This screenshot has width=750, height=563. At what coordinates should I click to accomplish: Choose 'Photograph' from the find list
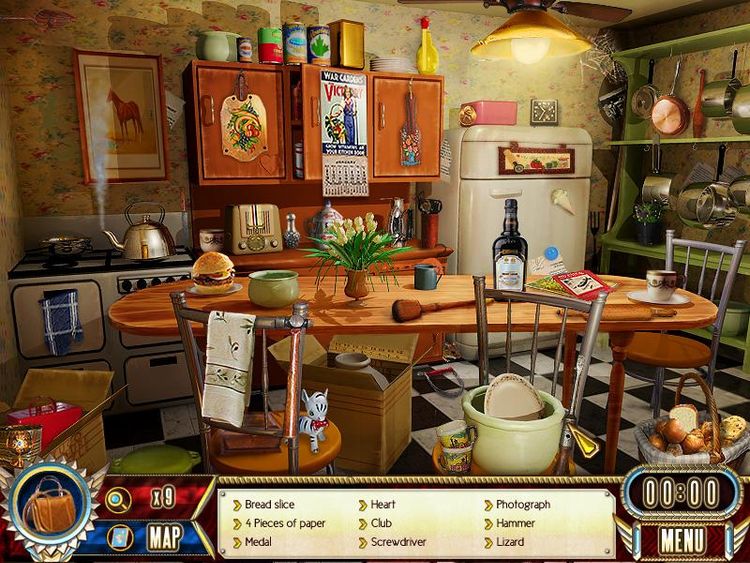click(x=522, y=505)
